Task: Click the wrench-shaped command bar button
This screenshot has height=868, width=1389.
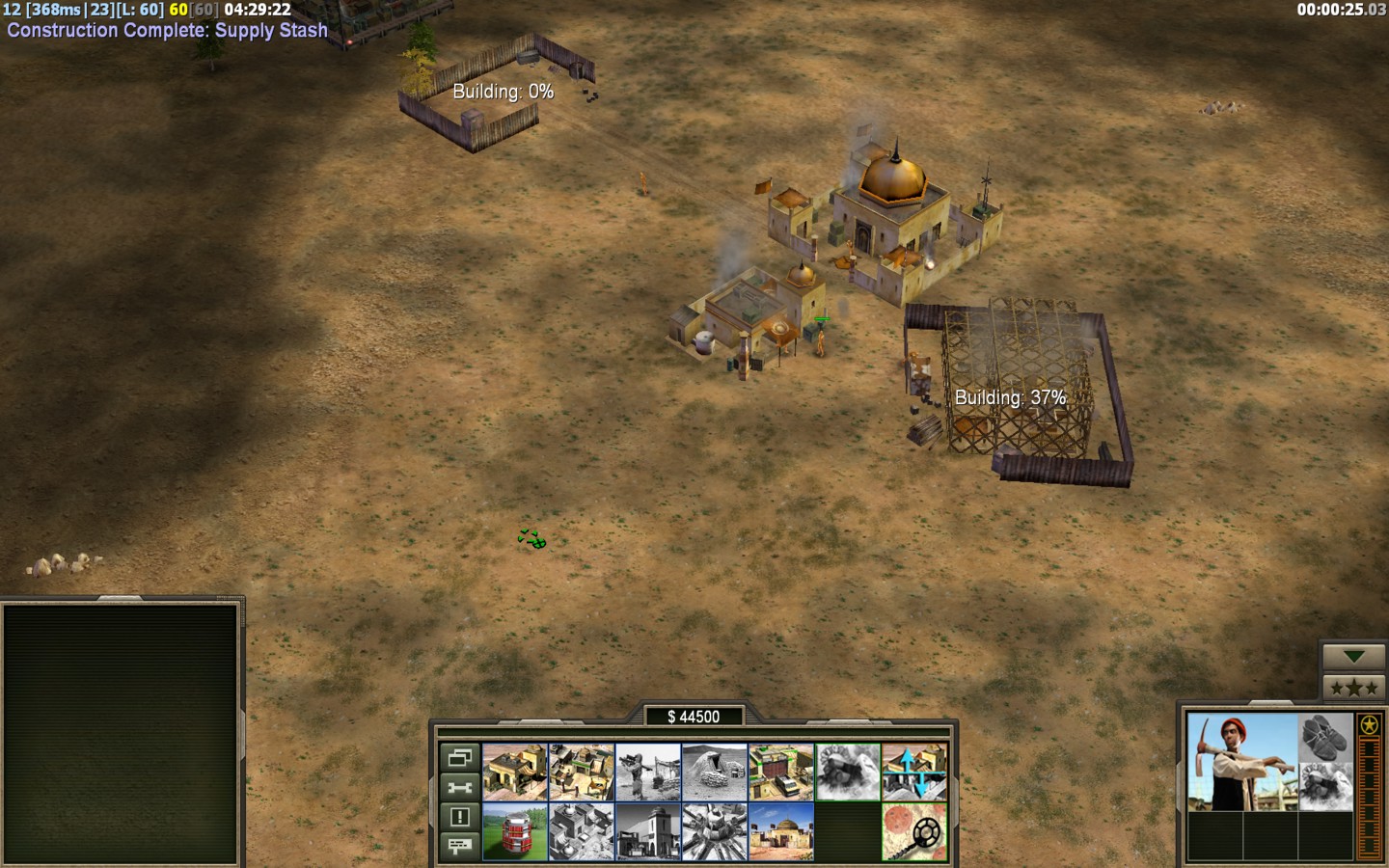Action: 460,787
